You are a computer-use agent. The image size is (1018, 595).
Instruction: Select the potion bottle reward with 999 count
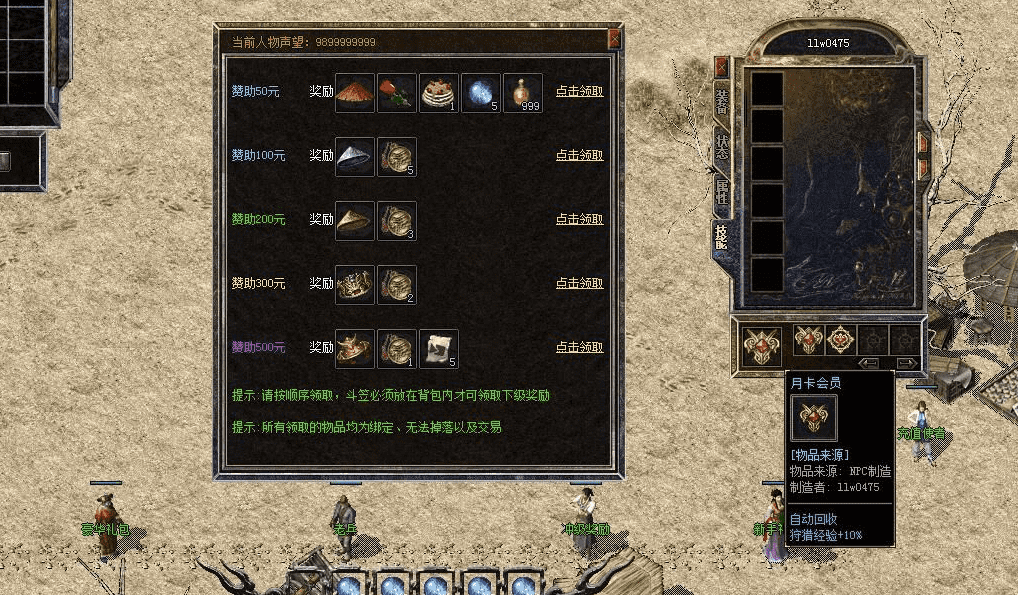523,92
